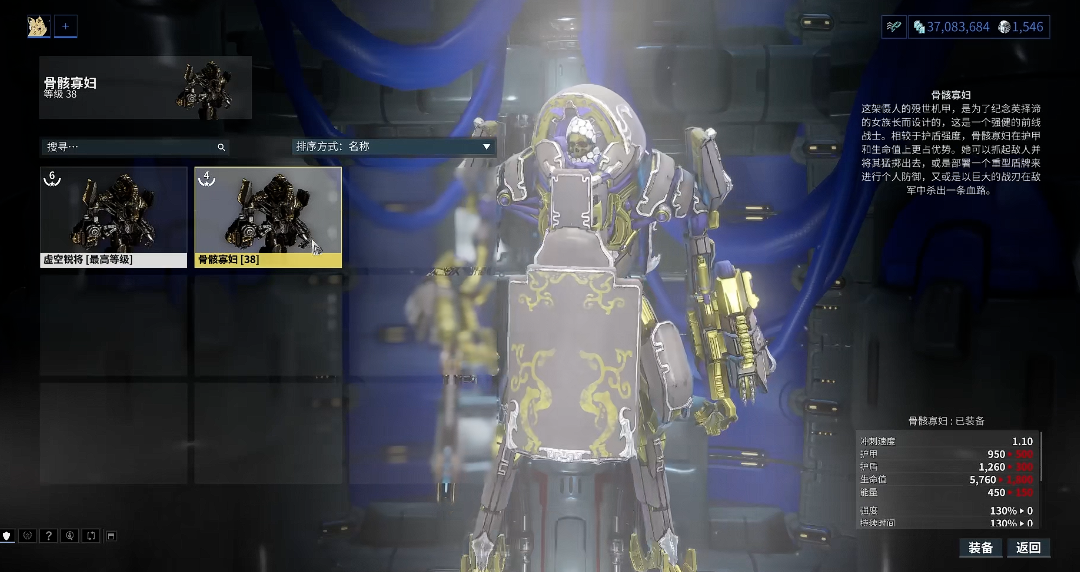Select the shield-shaped filter icon
The width and height of the screenshot is (1080, 572).
tap(7, 536)
